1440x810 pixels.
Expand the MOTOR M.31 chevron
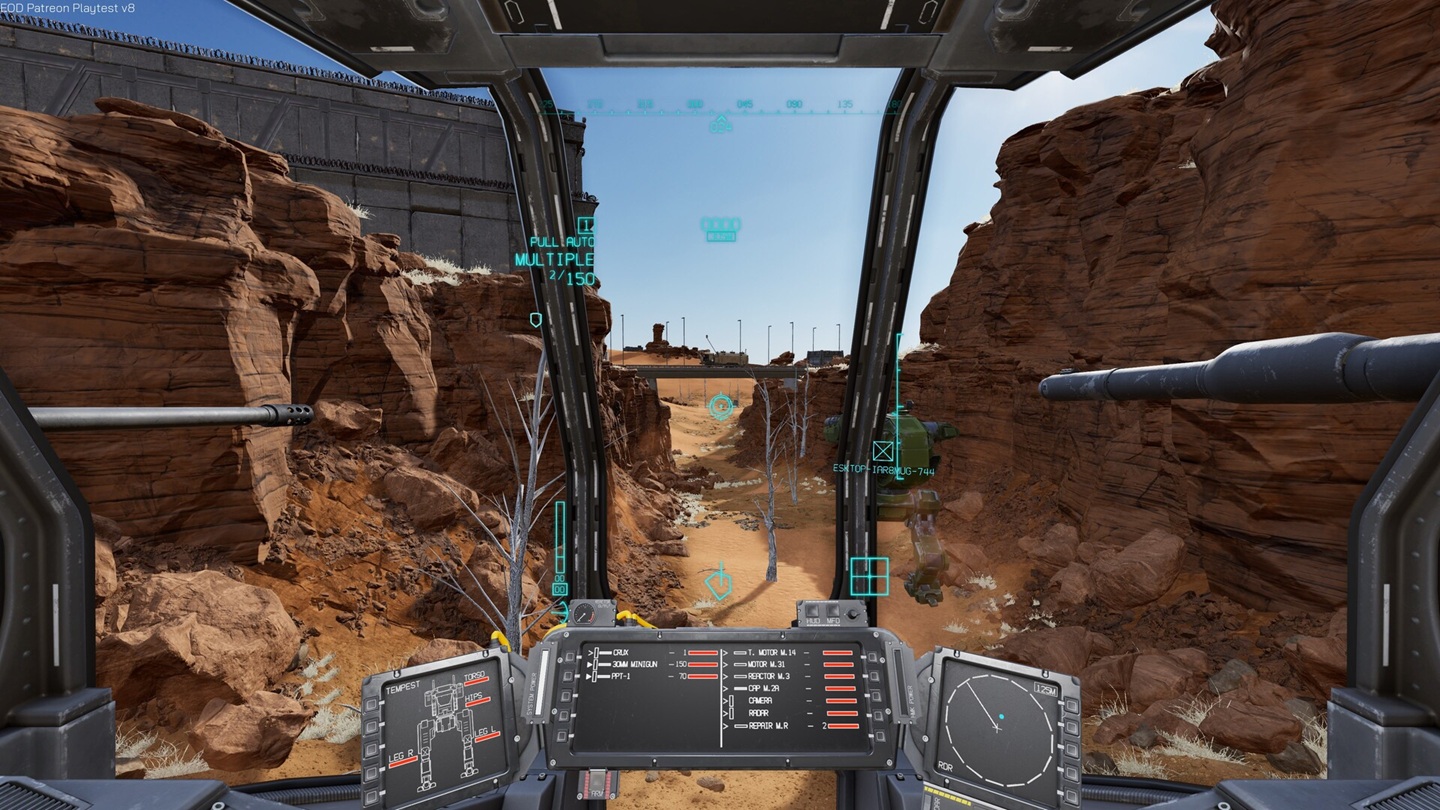(x=725, y=664)
